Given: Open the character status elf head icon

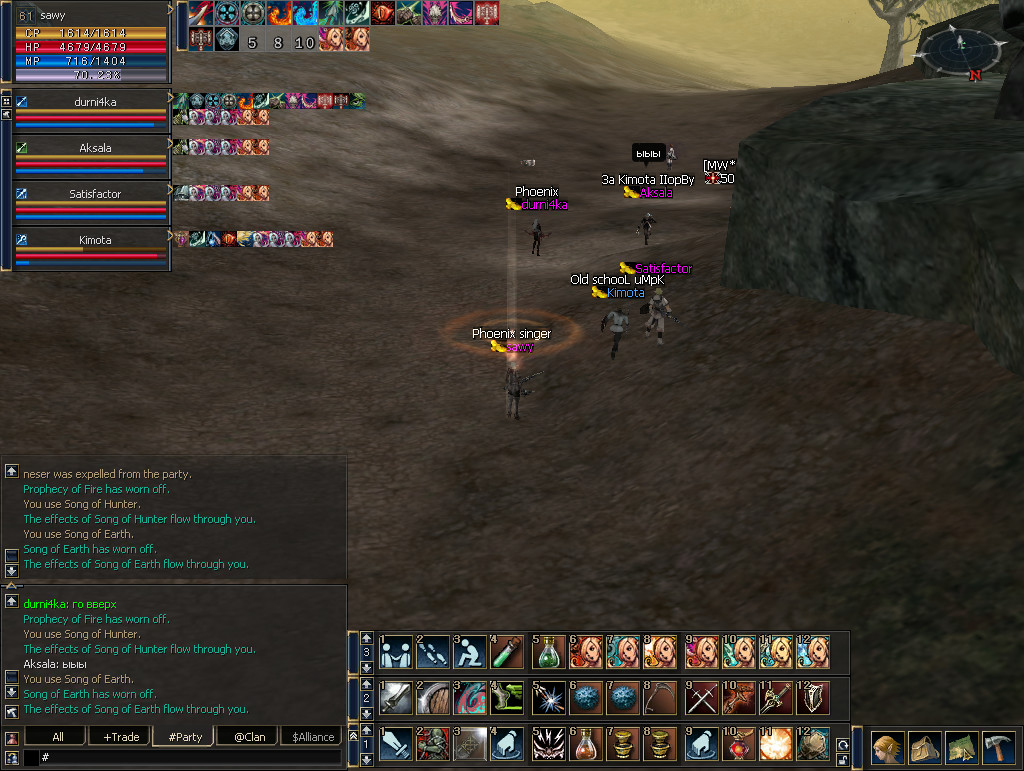Looking at the screenshot, I should (x=887, y=749).
